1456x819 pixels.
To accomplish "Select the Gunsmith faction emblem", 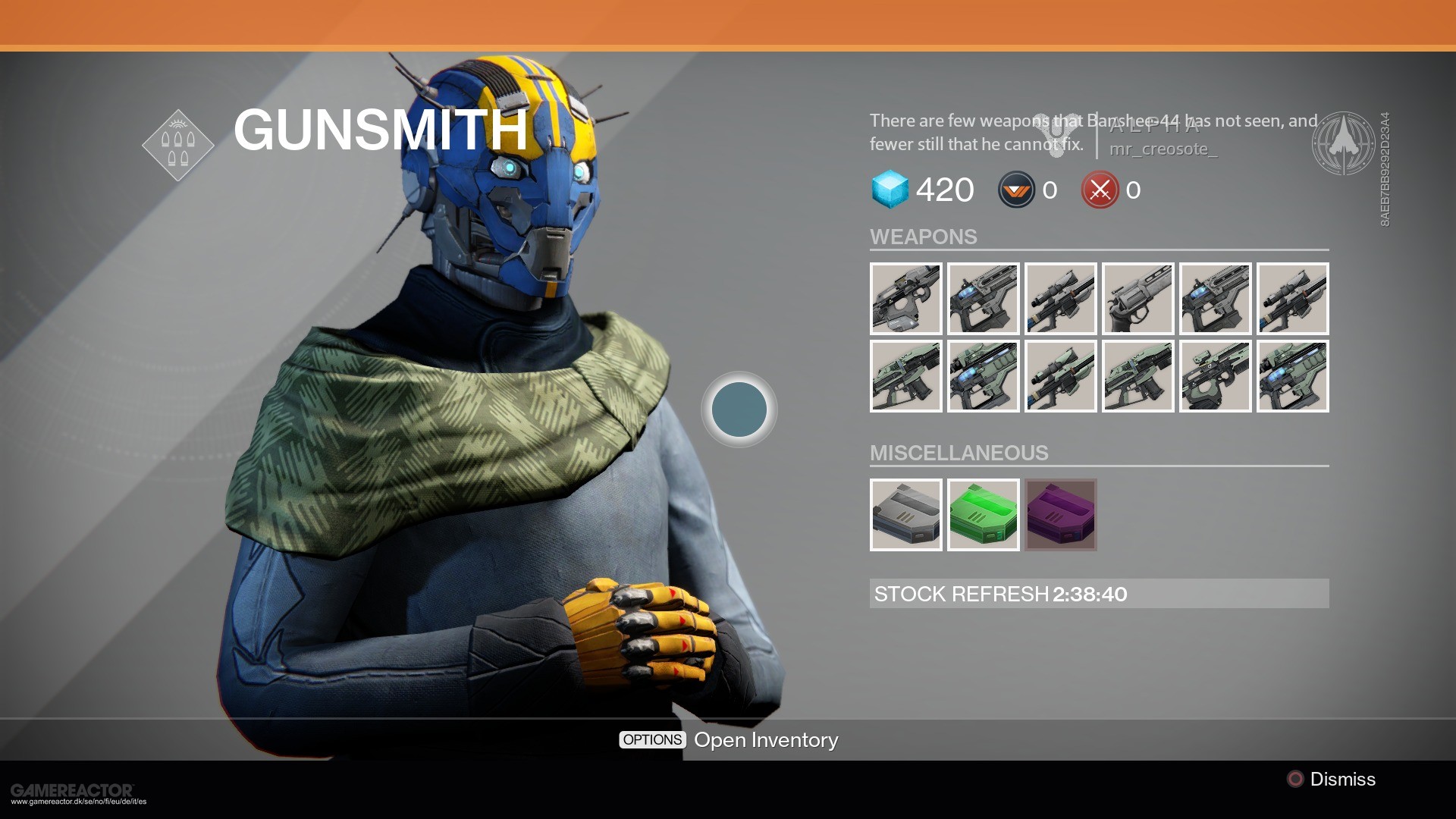I will coord(179,146).
